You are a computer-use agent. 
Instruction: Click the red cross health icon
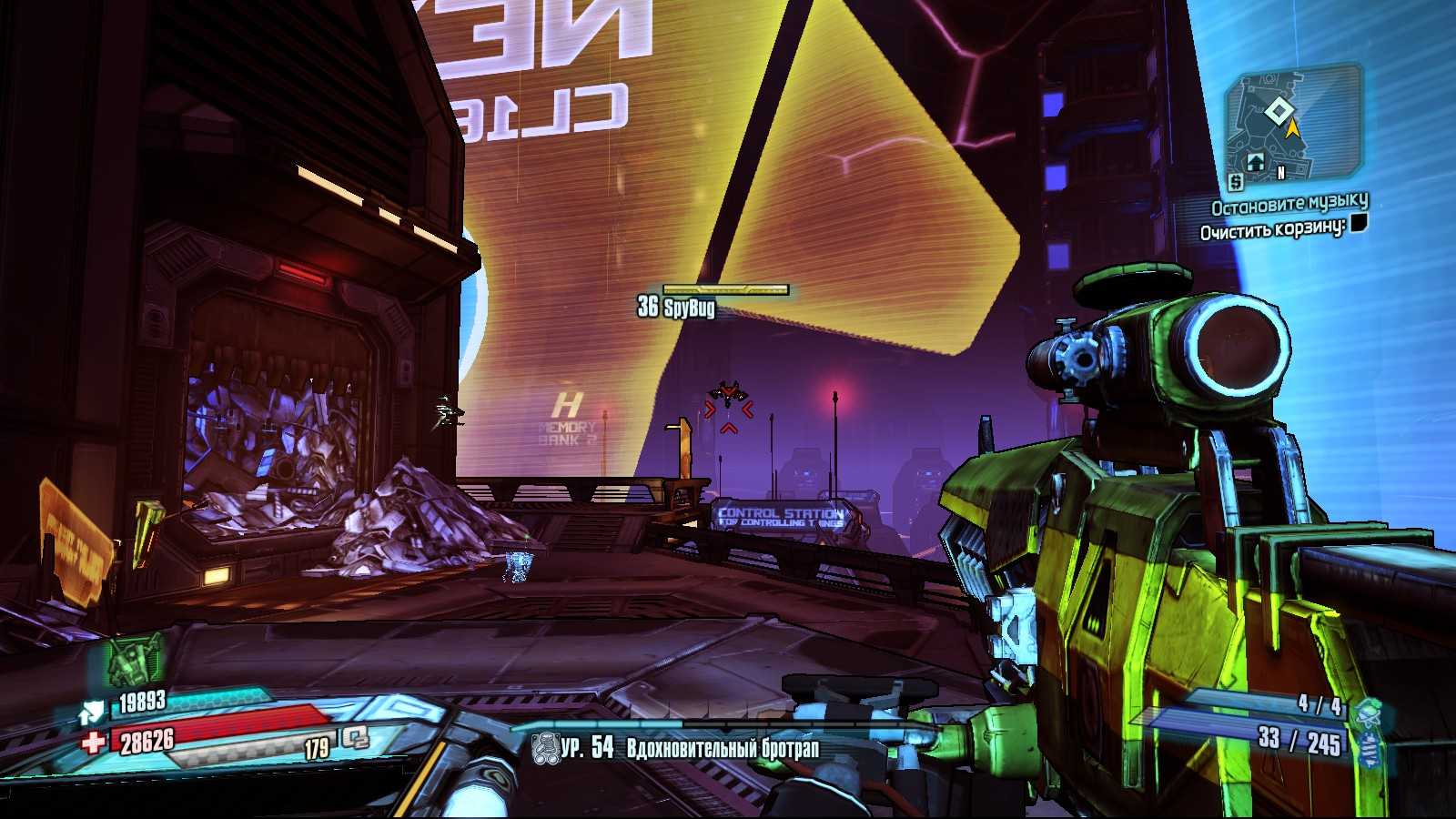[x=93, y=742]
